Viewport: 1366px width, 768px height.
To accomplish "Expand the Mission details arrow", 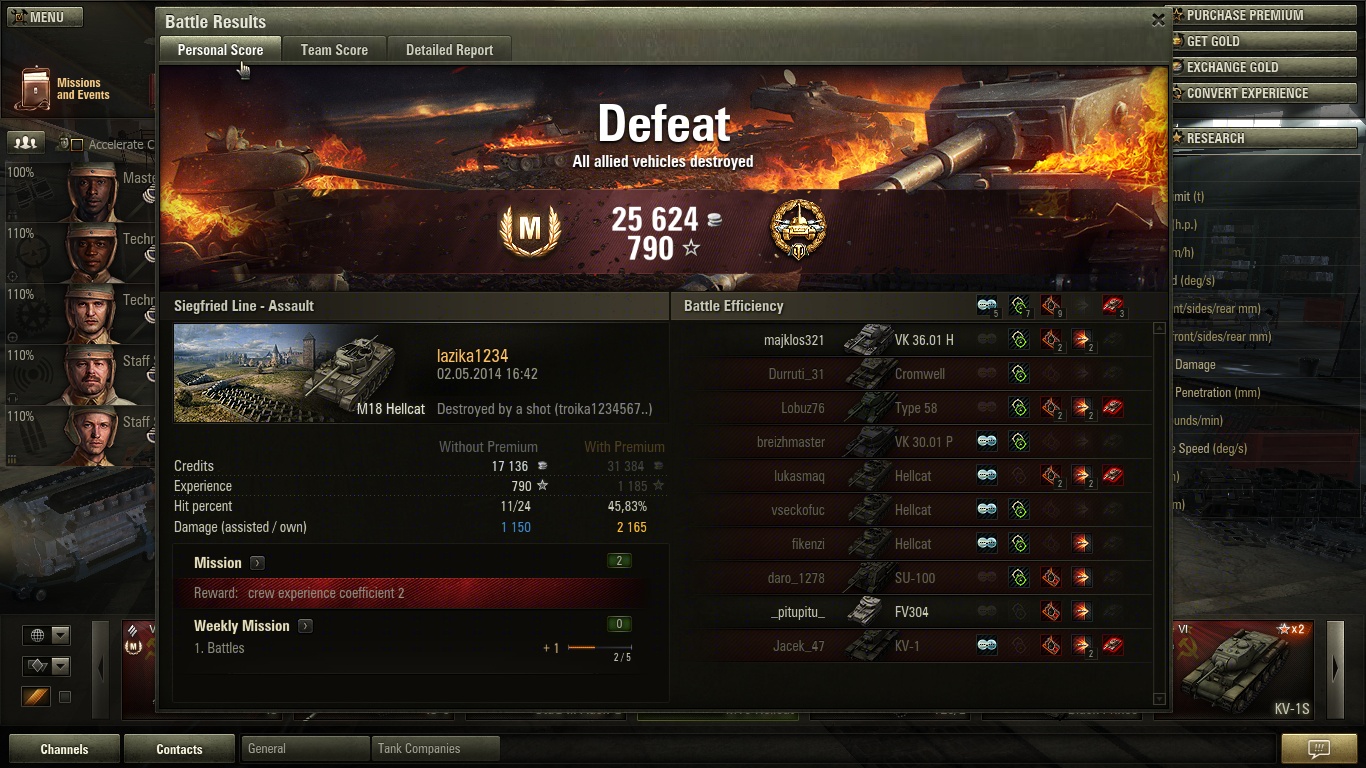I will [257, 563].
